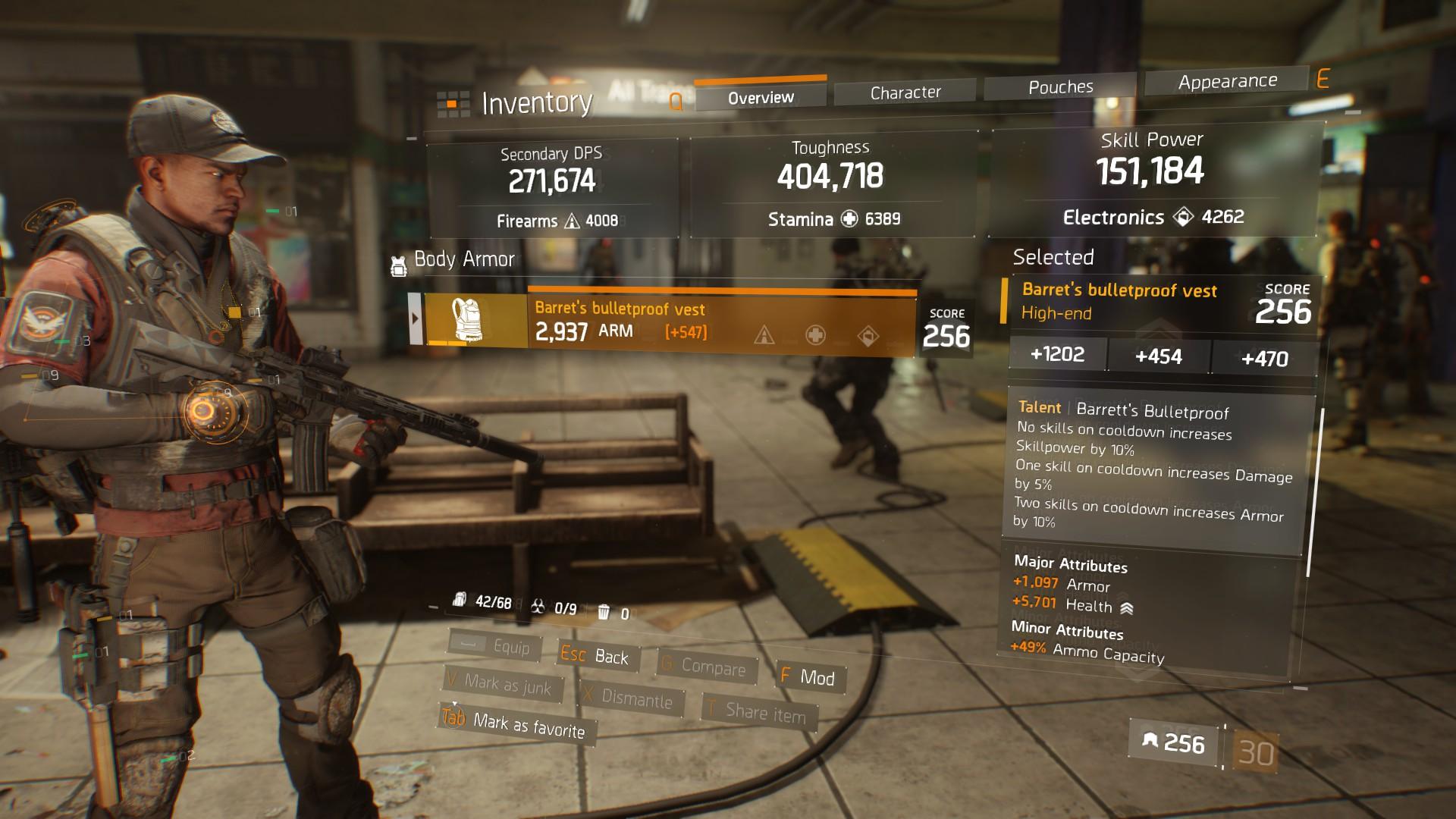Click the Toughness stat panel
The image size is (1456, 819).
click(831, 182)
